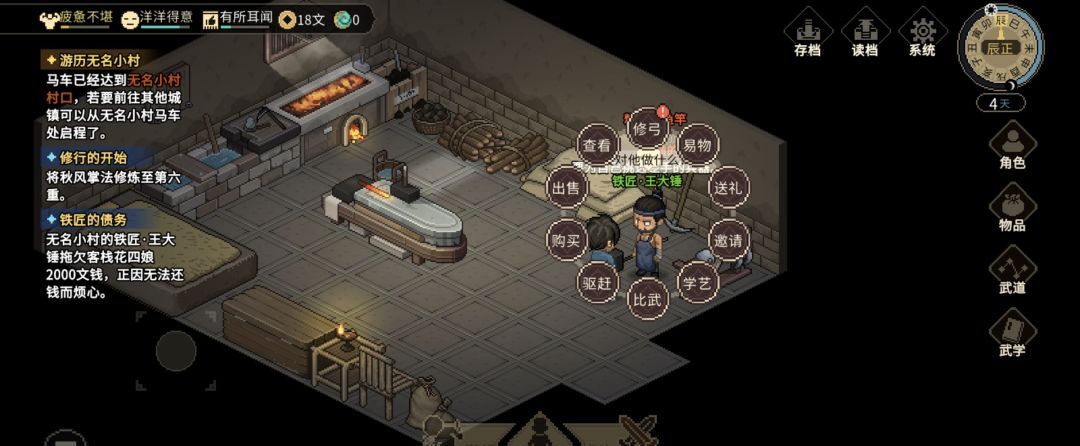Click the time compass dial

click(1000, 48)
